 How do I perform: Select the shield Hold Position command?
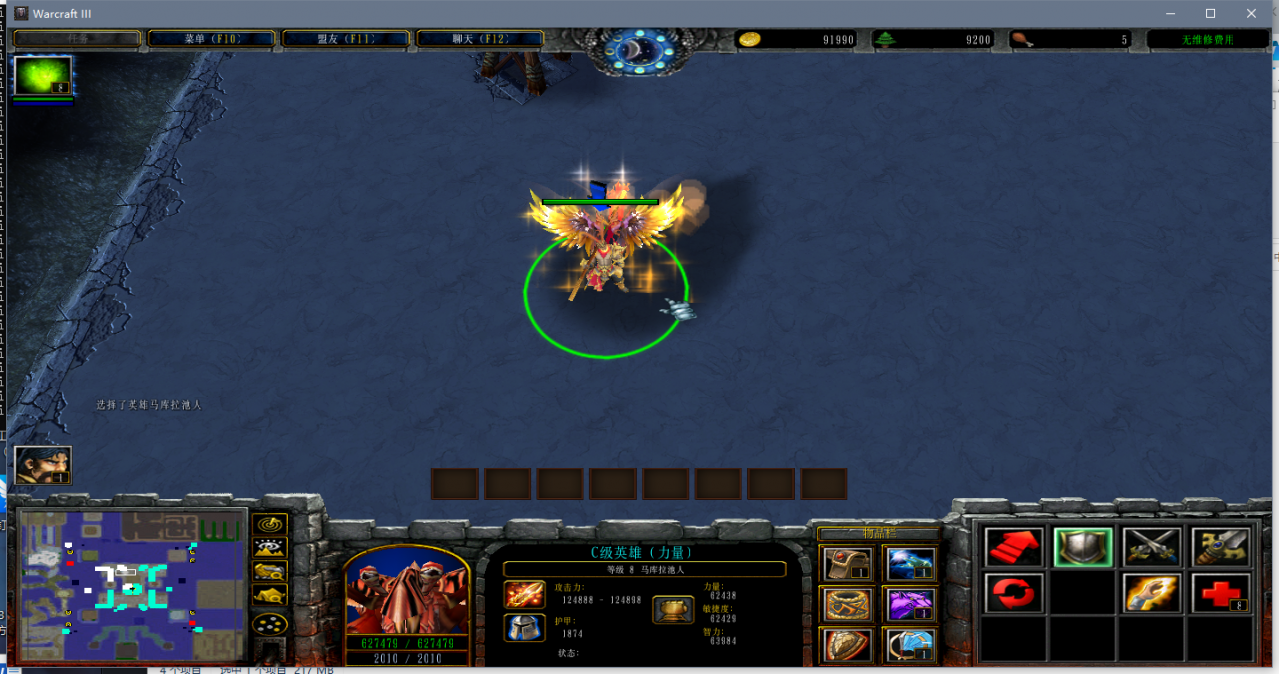(1083, 547)
